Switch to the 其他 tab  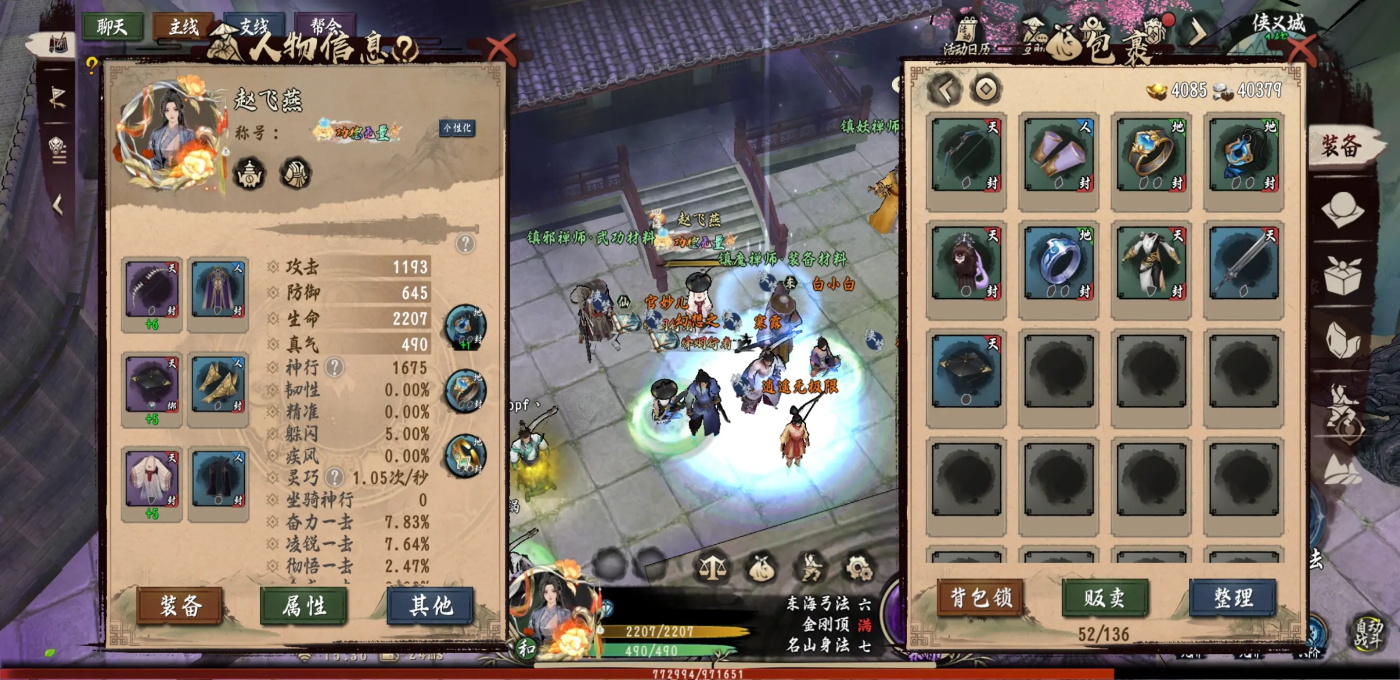430,605
